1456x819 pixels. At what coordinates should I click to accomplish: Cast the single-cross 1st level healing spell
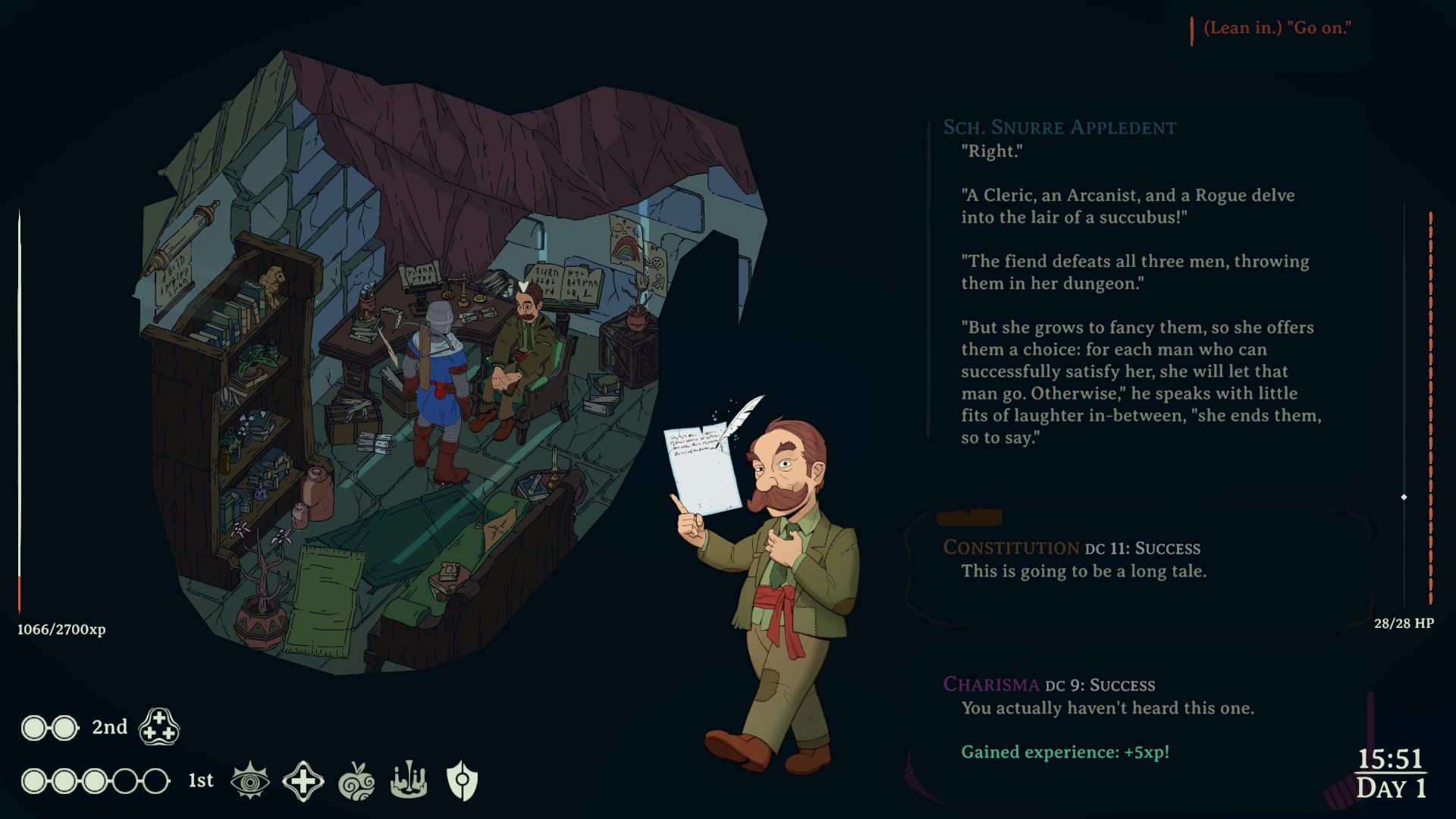click(303, 781)
